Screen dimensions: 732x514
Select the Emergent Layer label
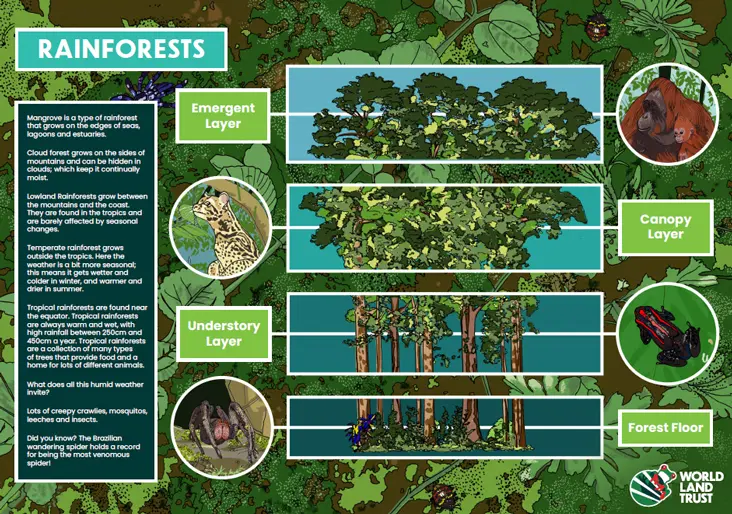tap(223, 116)
